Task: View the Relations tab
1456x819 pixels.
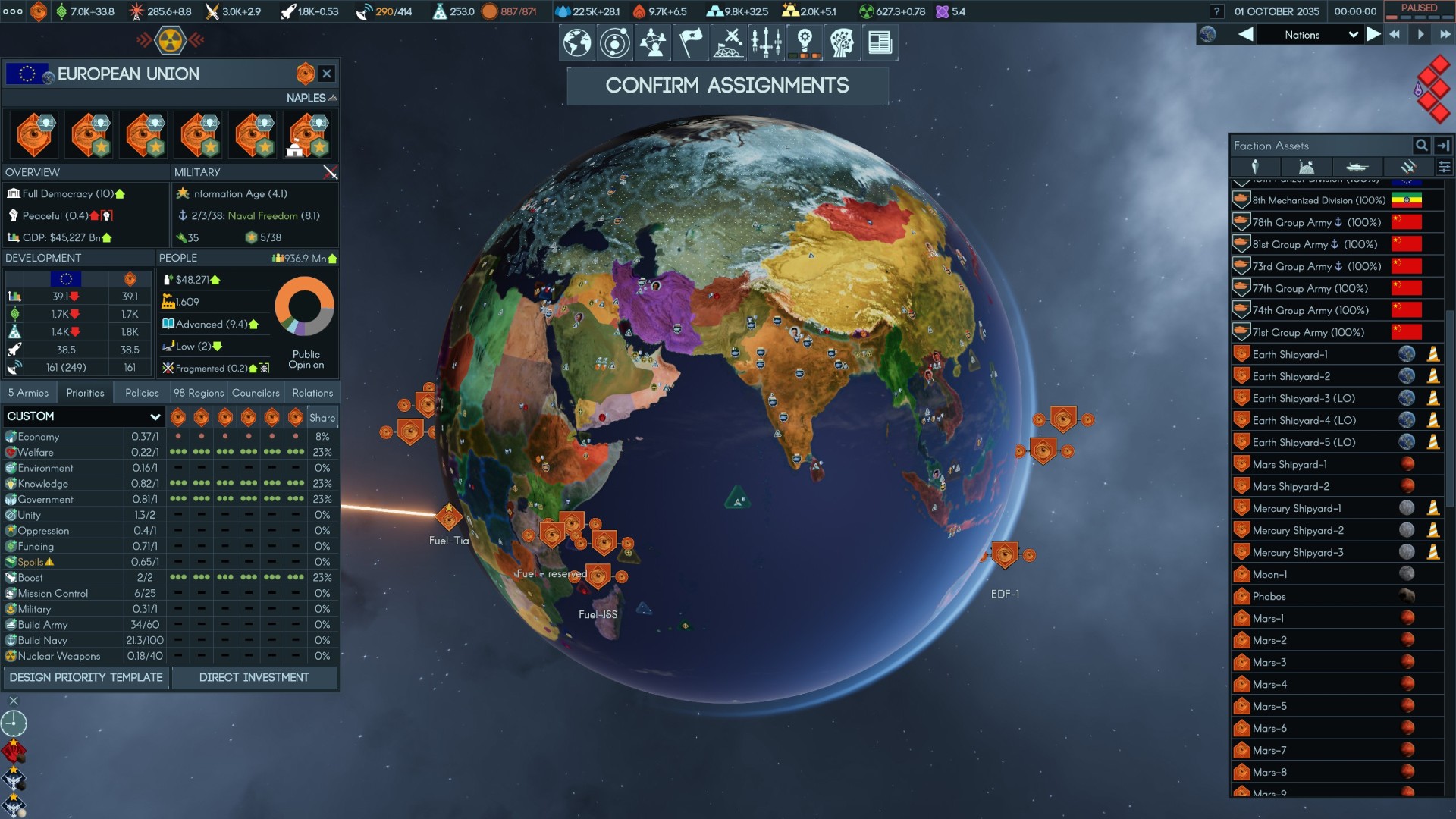Action: pyautogui.click(x=312, y=393)
